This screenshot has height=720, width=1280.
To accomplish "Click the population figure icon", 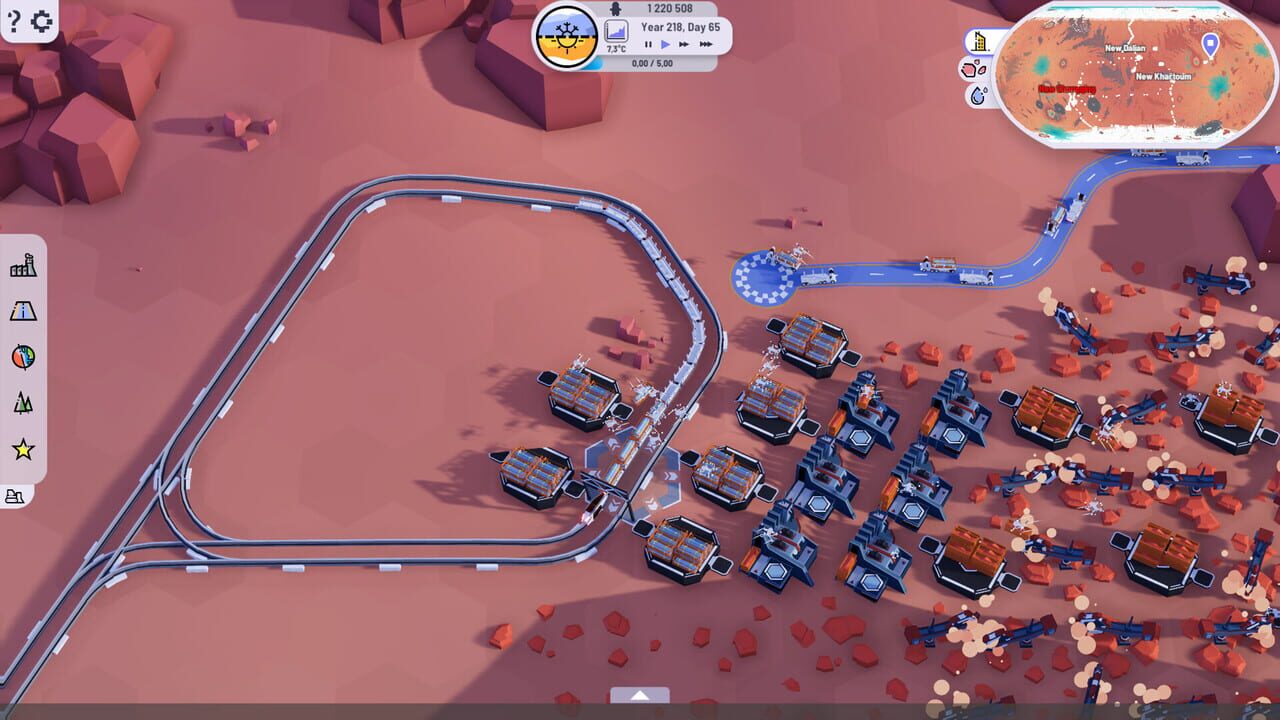I will click(616, 8).
